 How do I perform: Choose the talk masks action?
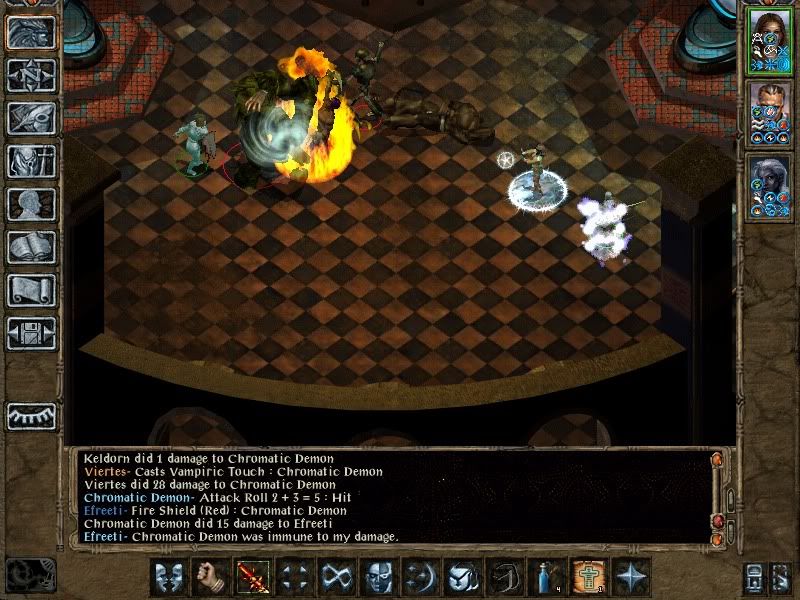(168, 577)
